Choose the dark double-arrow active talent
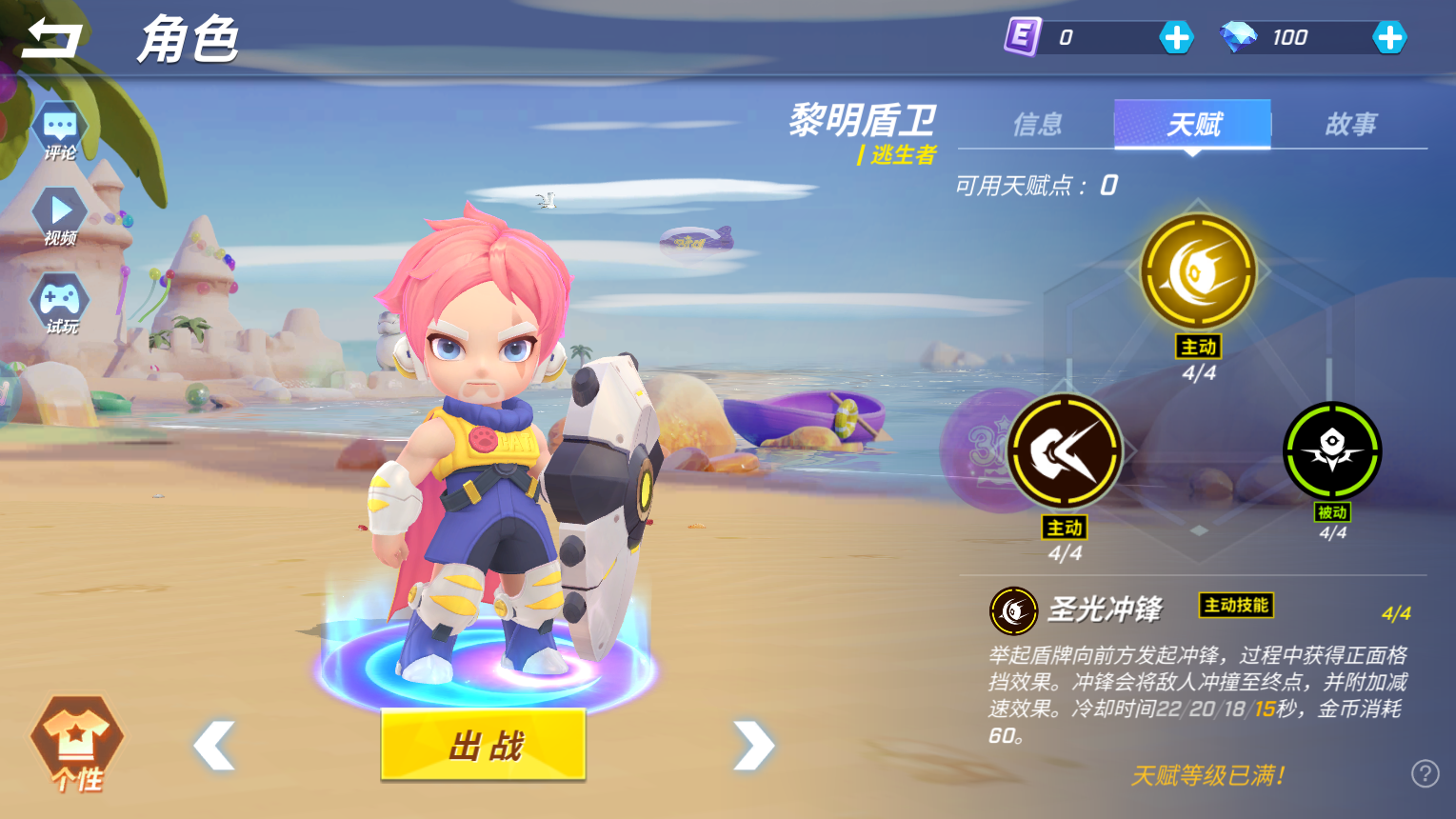 point(1065,451)
